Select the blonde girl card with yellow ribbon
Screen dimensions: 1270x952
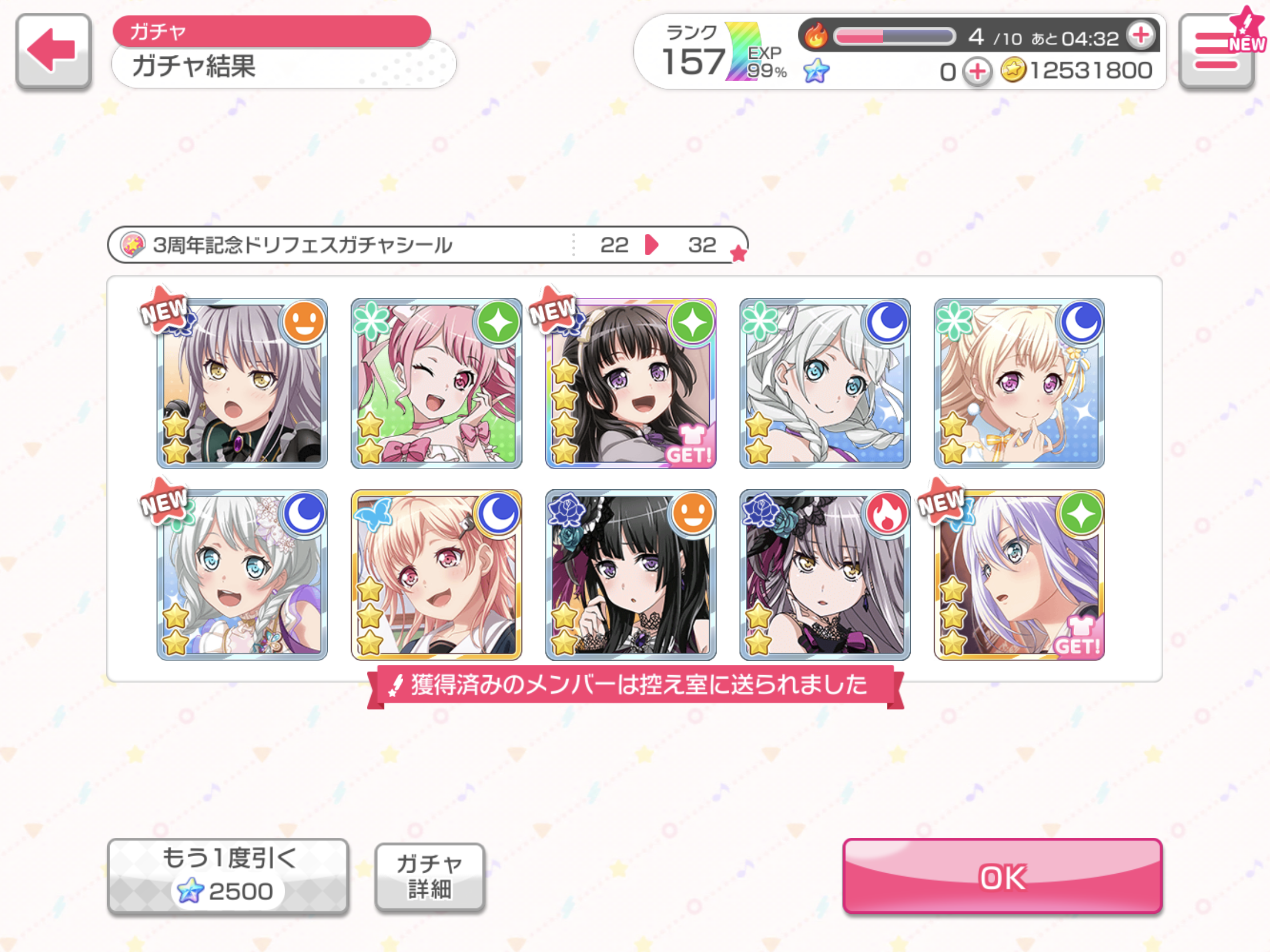pyautogui.click(x=1019, y=384)
